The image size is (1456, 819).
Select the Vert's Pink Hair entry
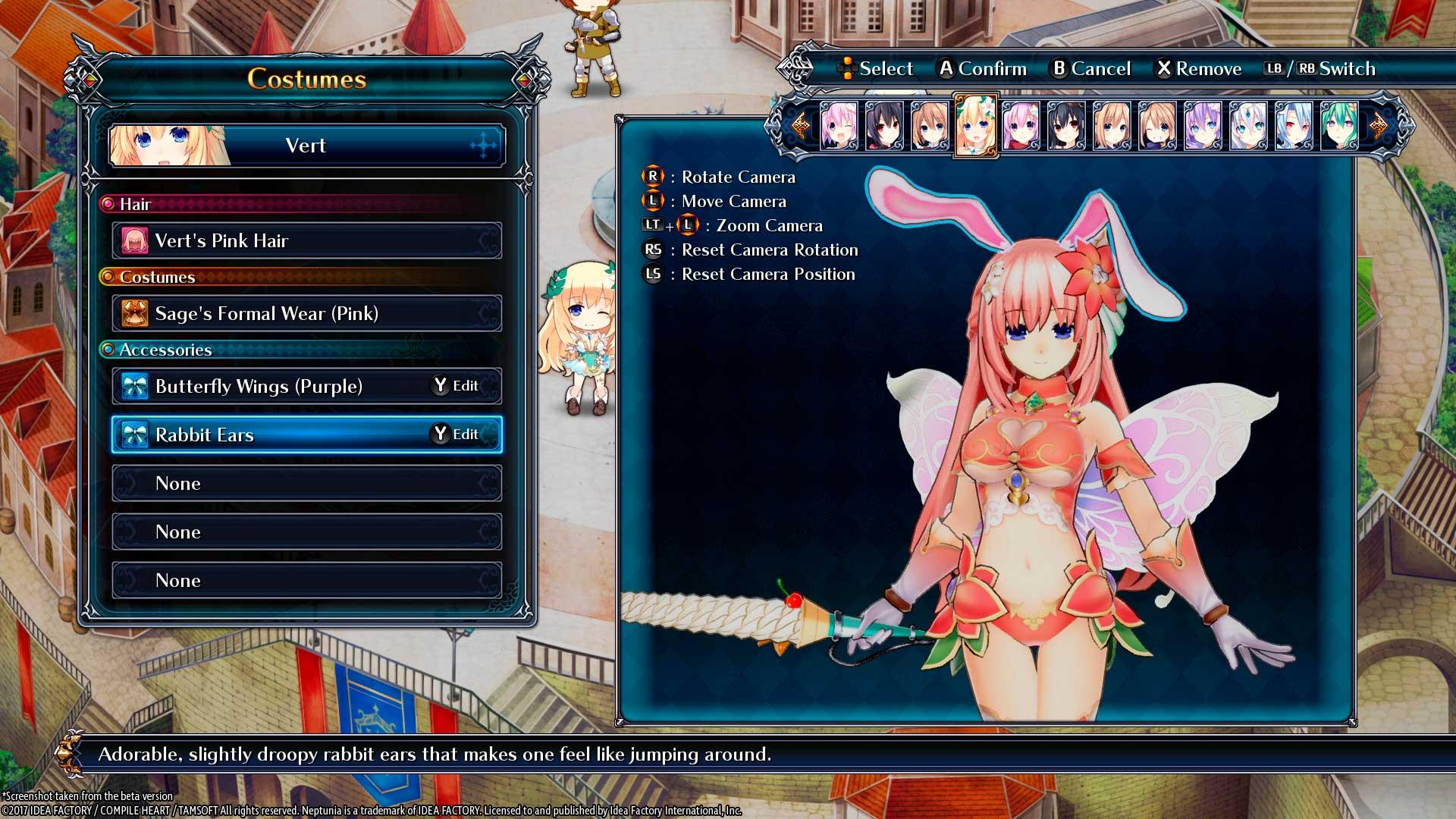pos(306,240)
